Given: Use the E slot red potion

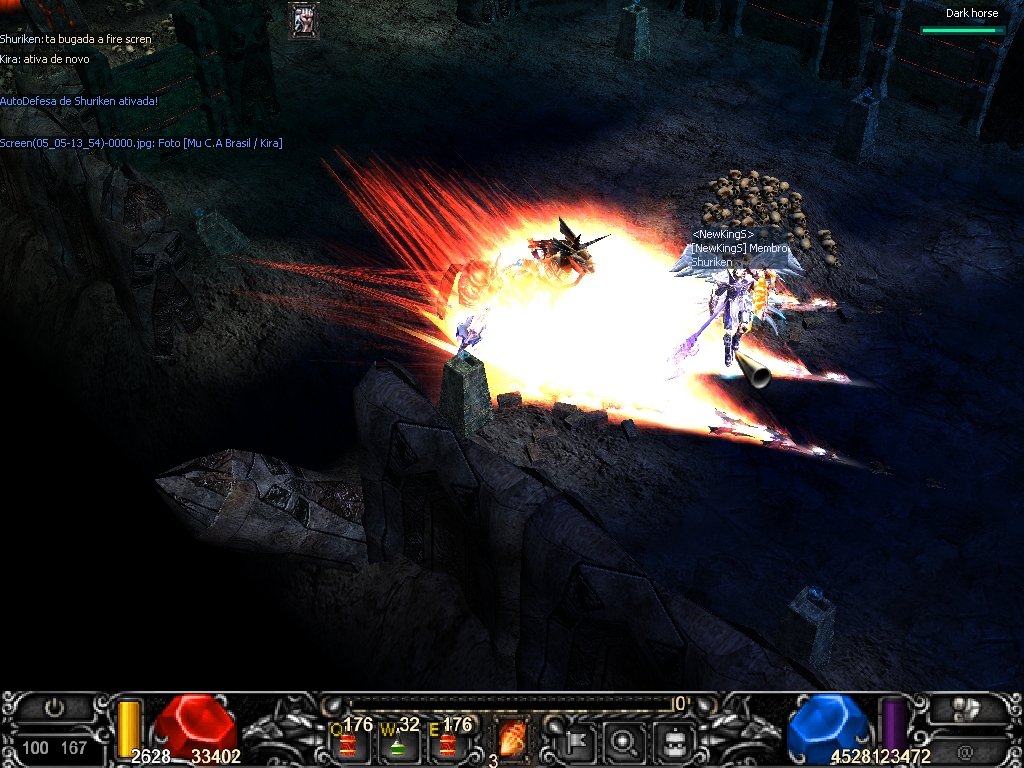Looking at the screenshot, I should [x=447, y=743].
